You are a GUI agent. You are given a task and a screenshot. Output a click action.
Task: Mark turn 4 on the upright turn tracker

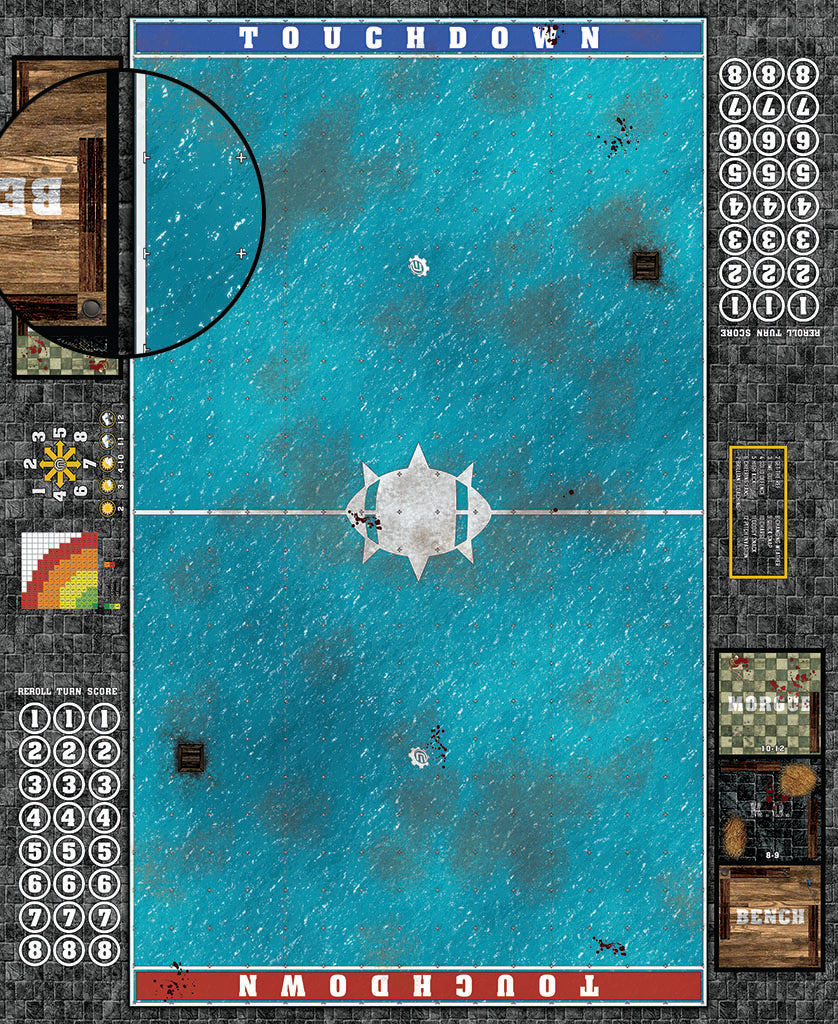click(69, 818)
